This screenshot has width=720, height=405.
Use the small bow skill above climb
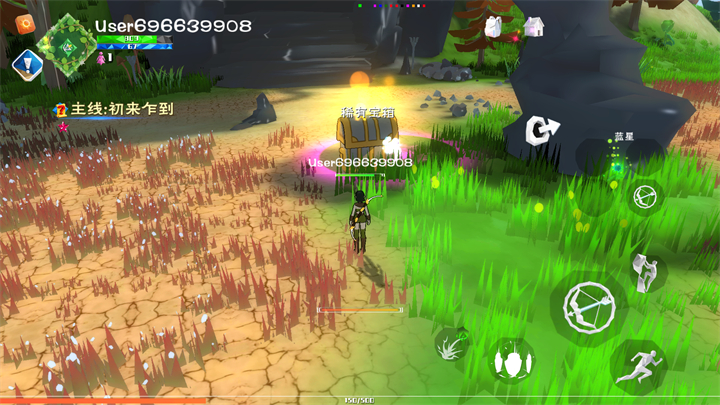tap(645, 196)
